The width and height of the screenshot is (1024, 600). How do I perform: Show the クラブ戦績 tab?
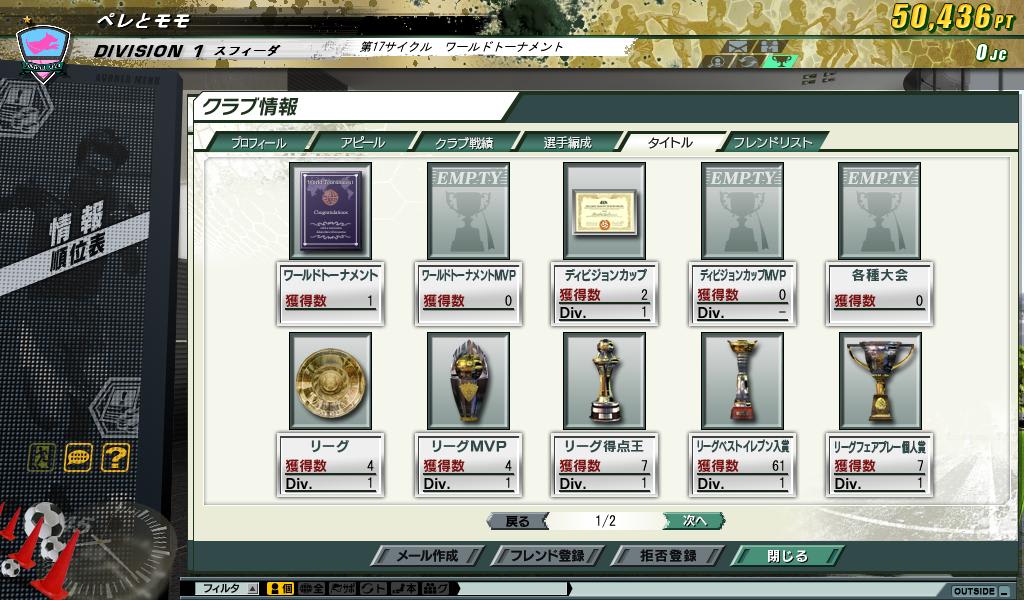click(x=464, y=143)
